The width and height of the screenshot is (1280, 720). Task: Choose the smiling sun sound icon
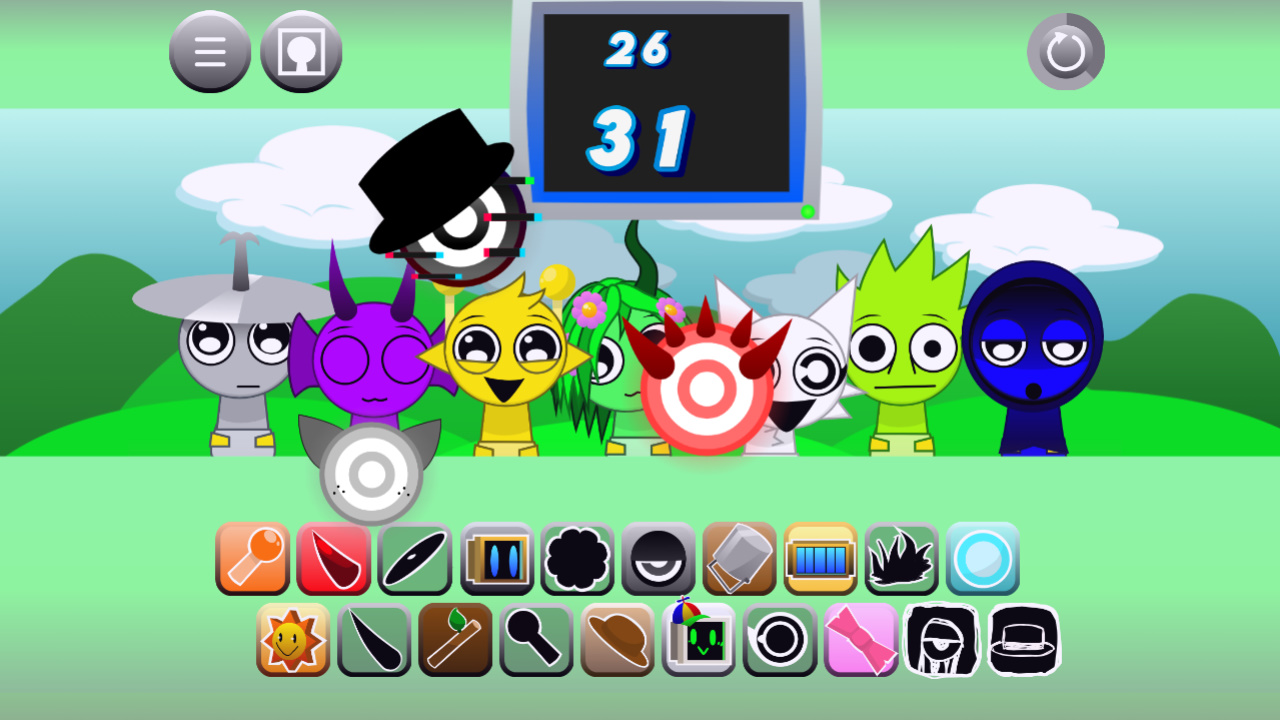[293, 640]
